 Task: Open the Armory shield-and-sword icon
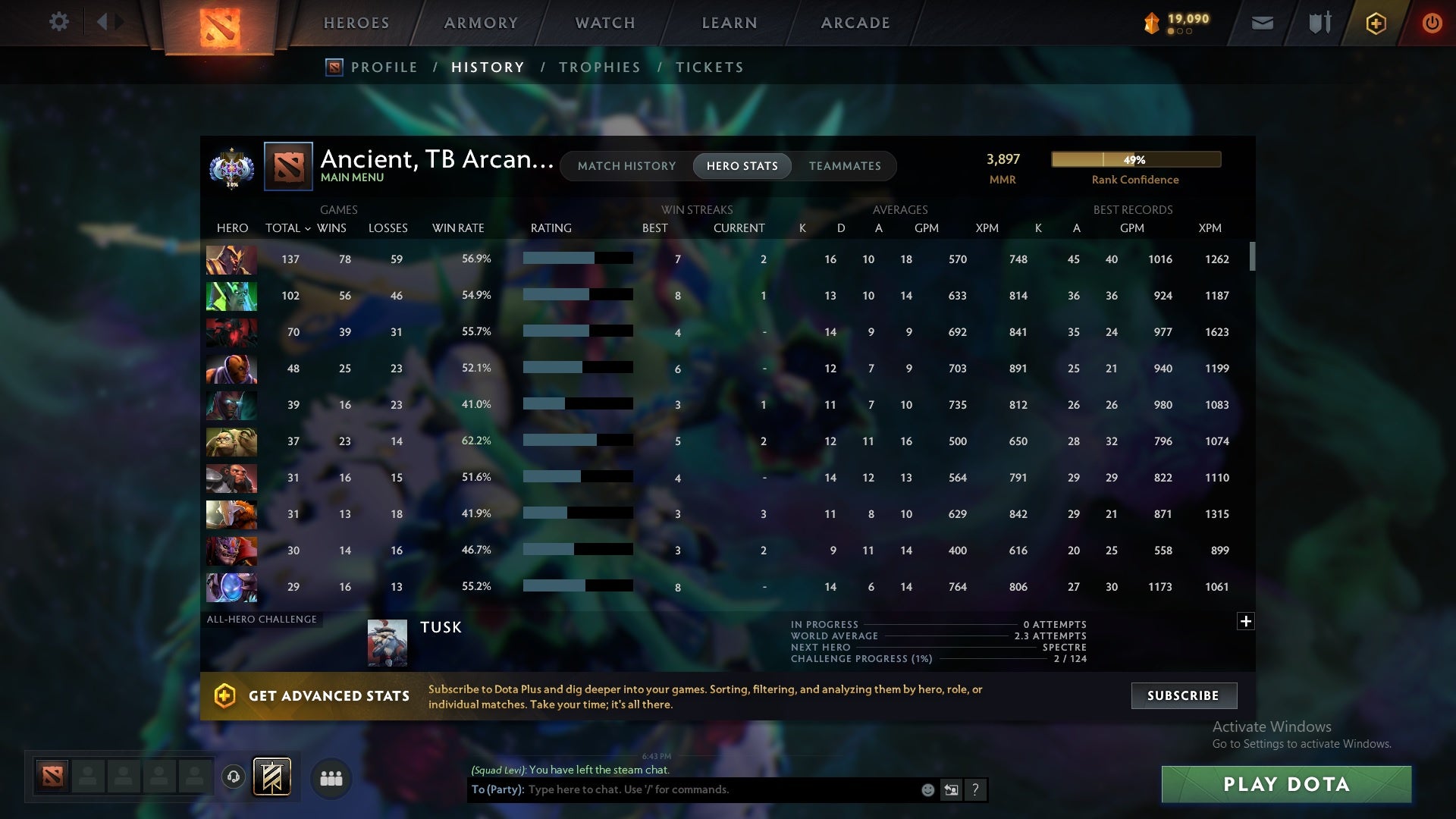coord(1319,22)
